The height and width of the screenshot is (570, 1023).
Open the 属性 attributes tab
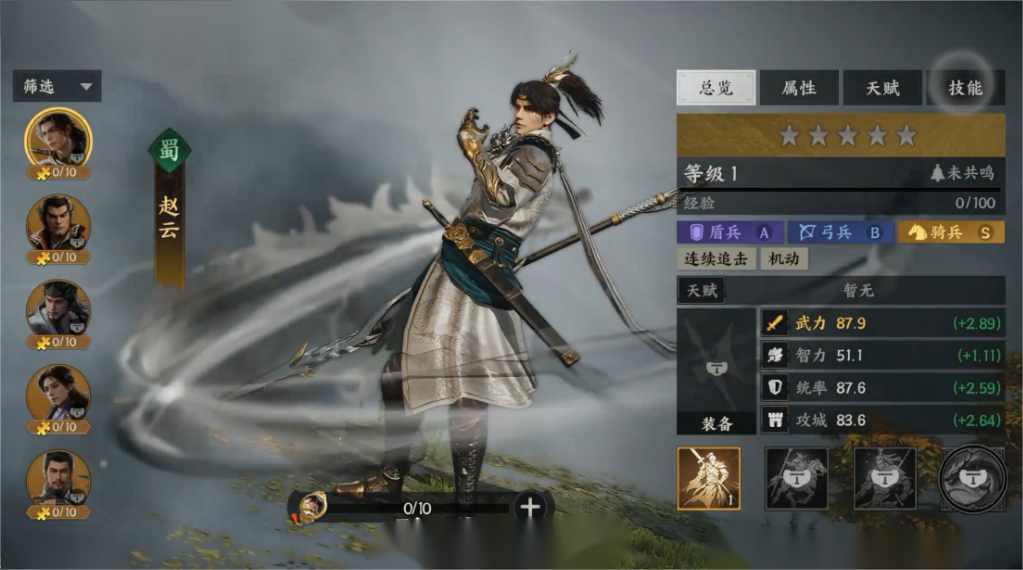tap(798, 88)
